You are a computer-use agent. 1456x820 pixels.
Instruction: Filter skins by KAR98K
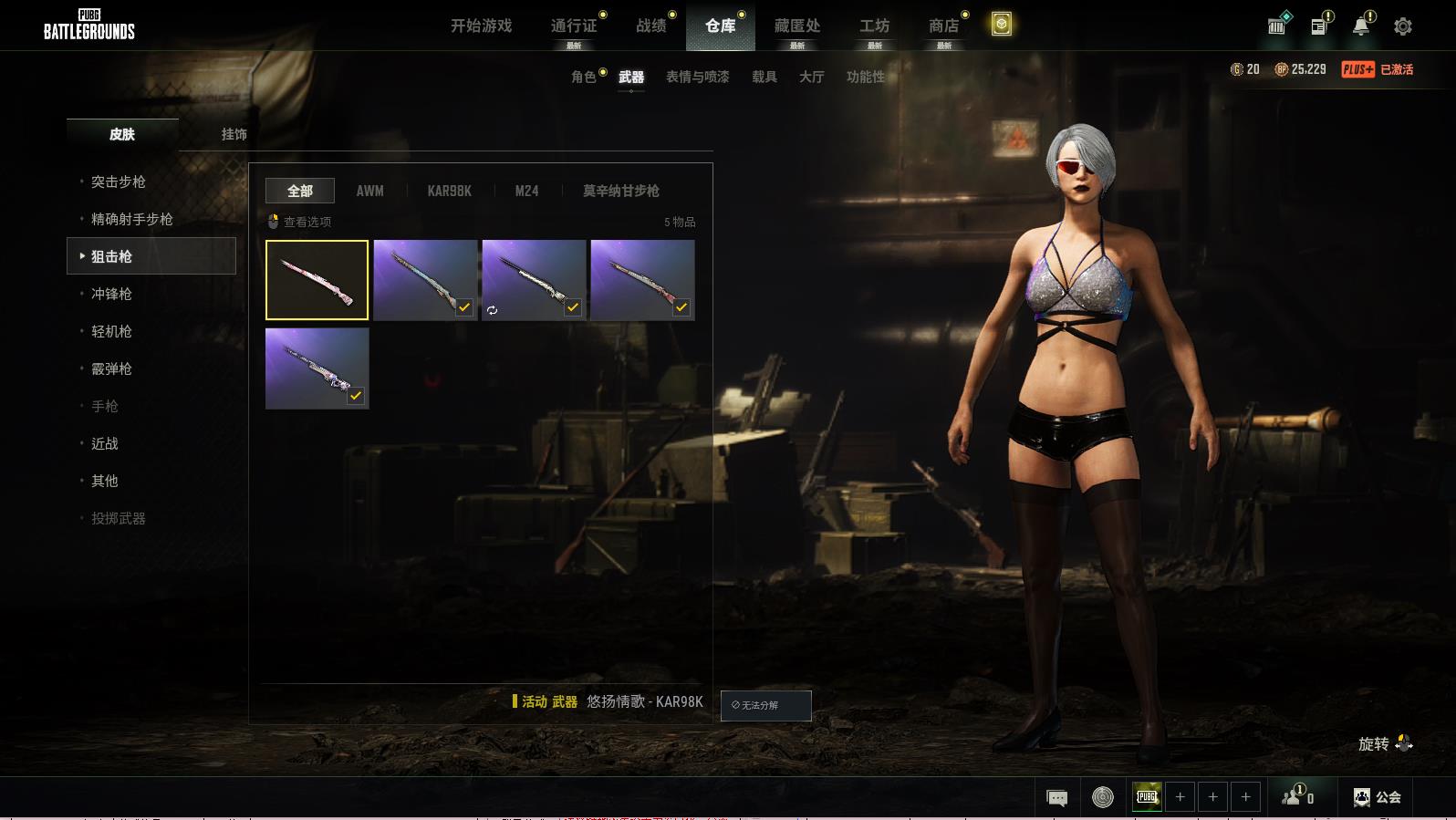coord(449,191)
